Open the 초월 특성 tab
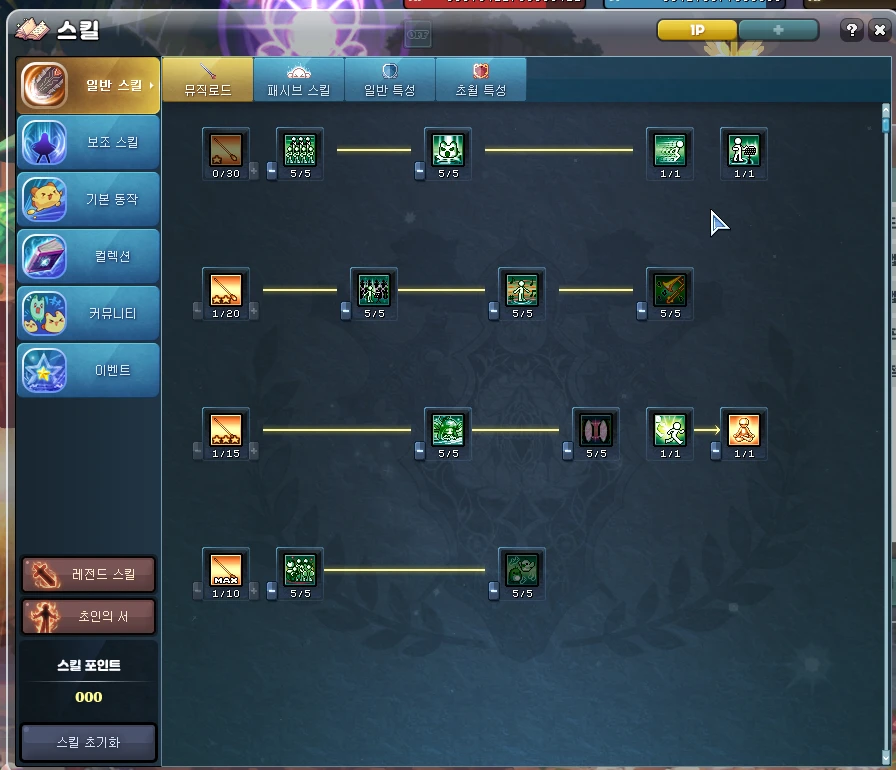The image size is (896, 770). [x=481, y=80]
